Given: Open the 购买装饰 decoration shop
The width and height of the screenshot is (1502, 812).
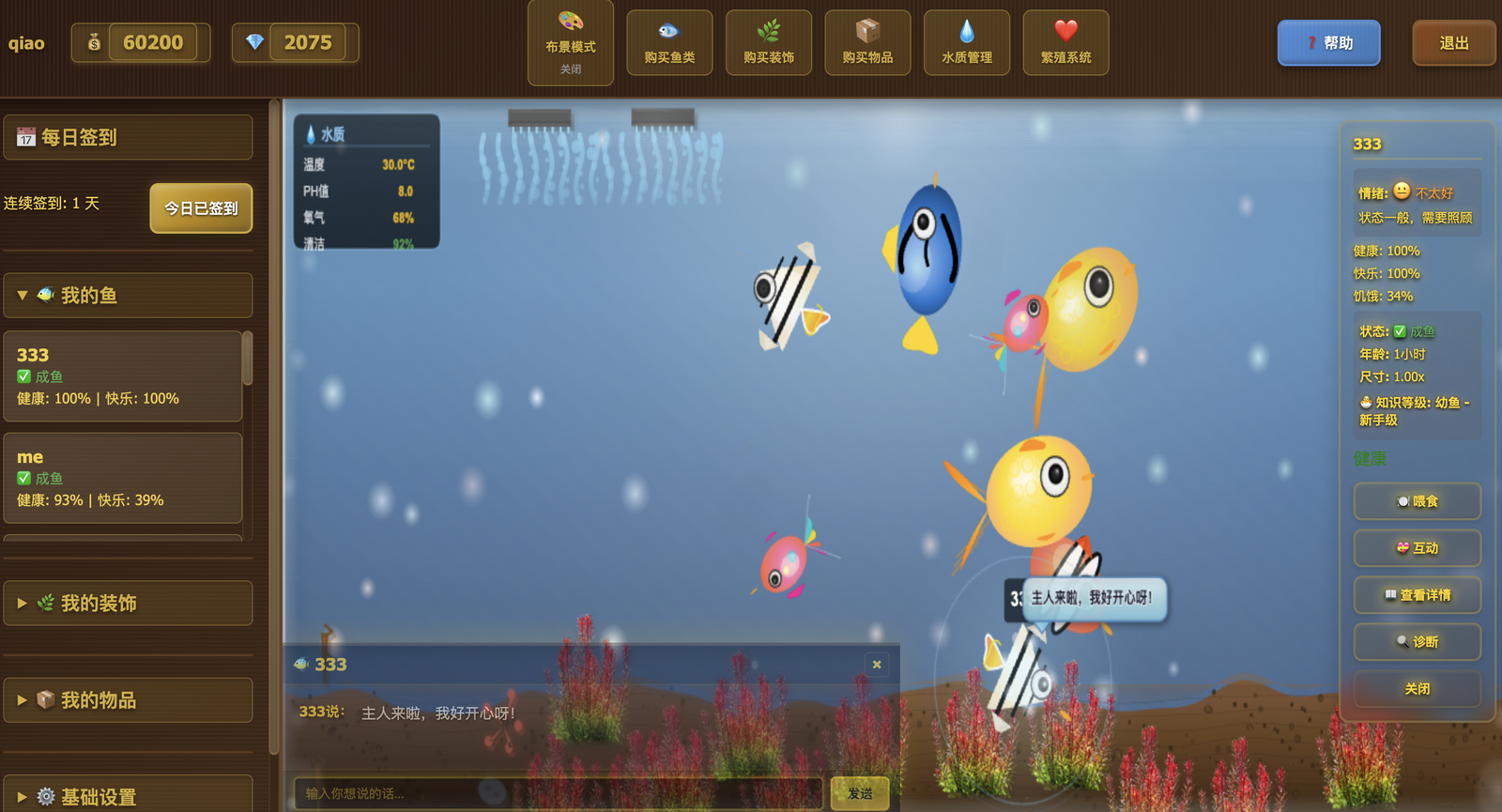Looking at the screenshot, I should [x=768, y=42].
